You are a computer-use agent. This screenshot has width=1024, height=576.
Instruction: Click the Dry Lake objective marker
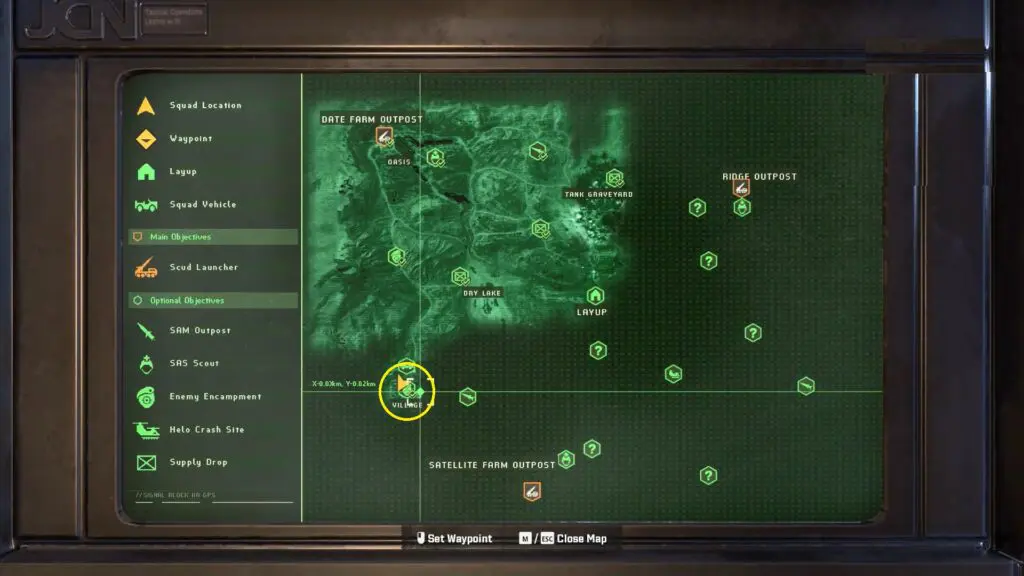click(x=460, y=276)
